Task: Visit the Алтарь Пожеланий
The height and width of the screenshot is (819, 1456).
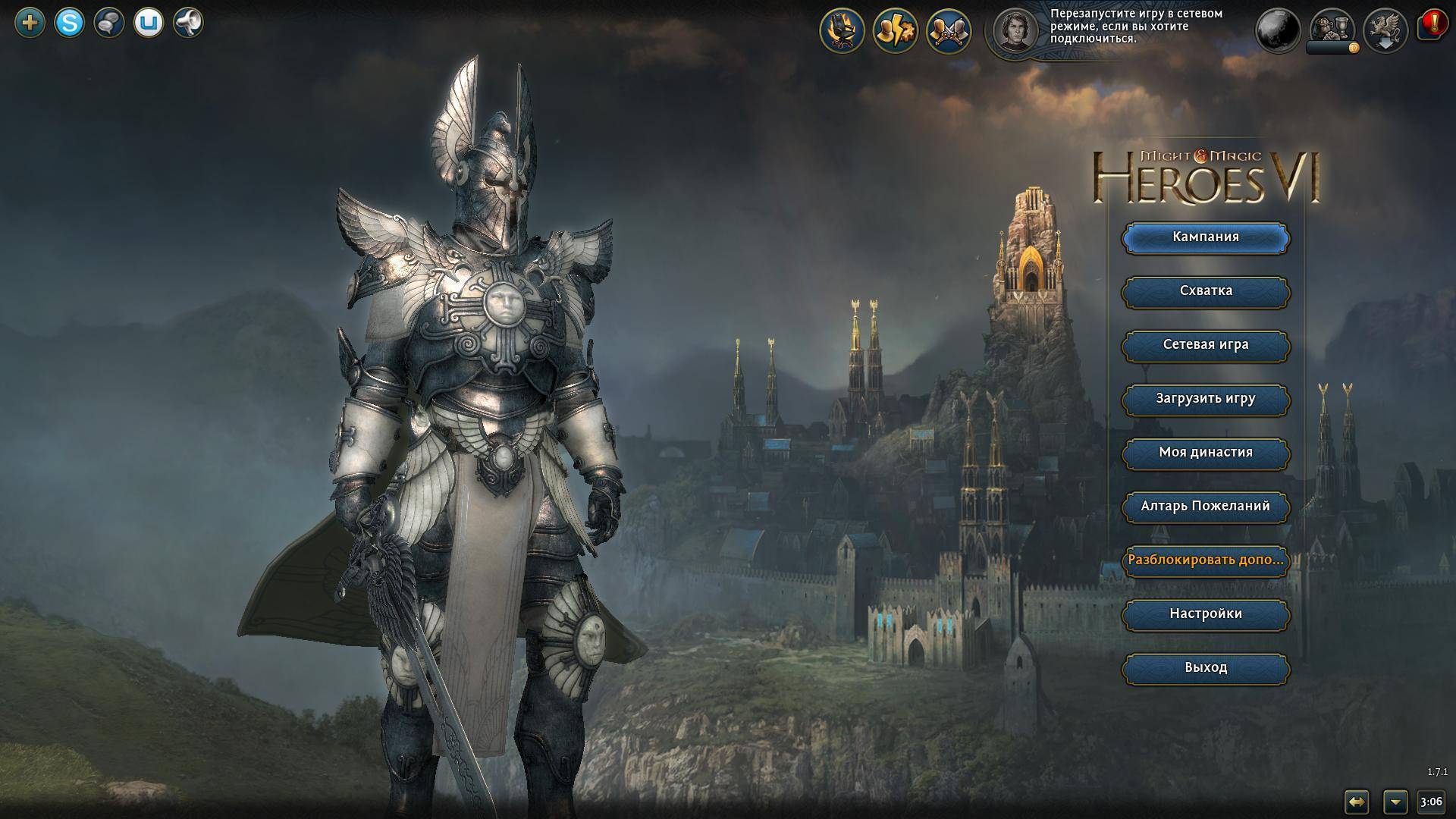Action: [x=1205, y=507]
